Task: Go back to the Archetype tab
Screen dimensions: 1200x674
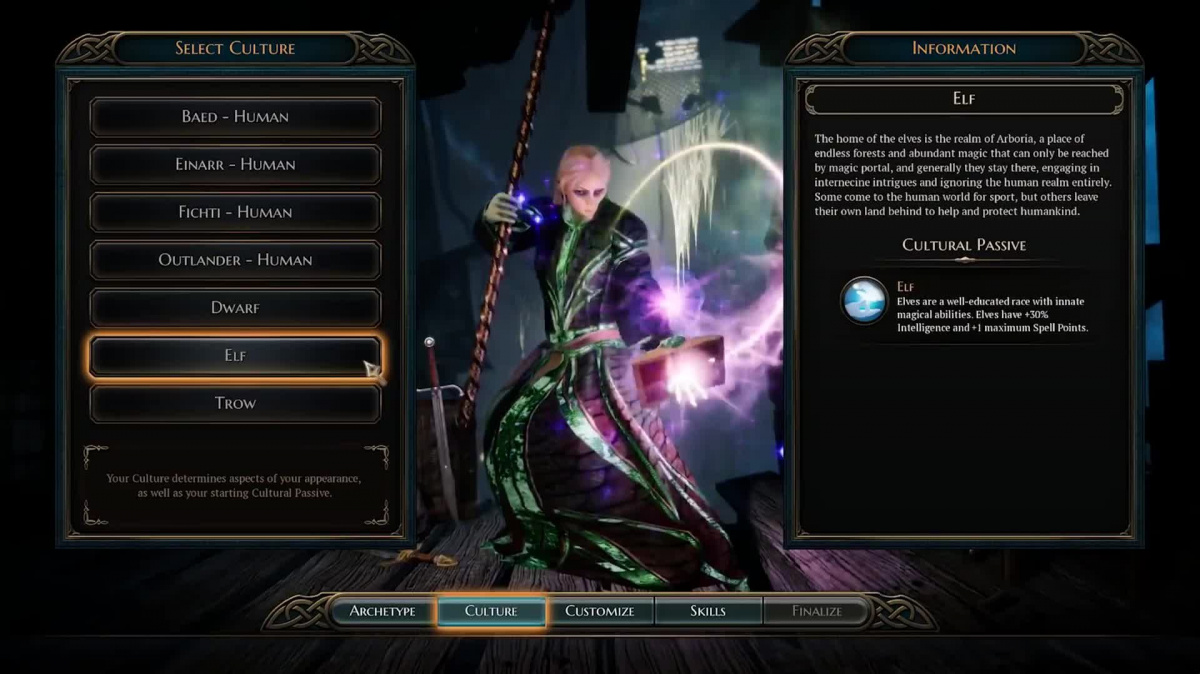Action: coord(382,611)
